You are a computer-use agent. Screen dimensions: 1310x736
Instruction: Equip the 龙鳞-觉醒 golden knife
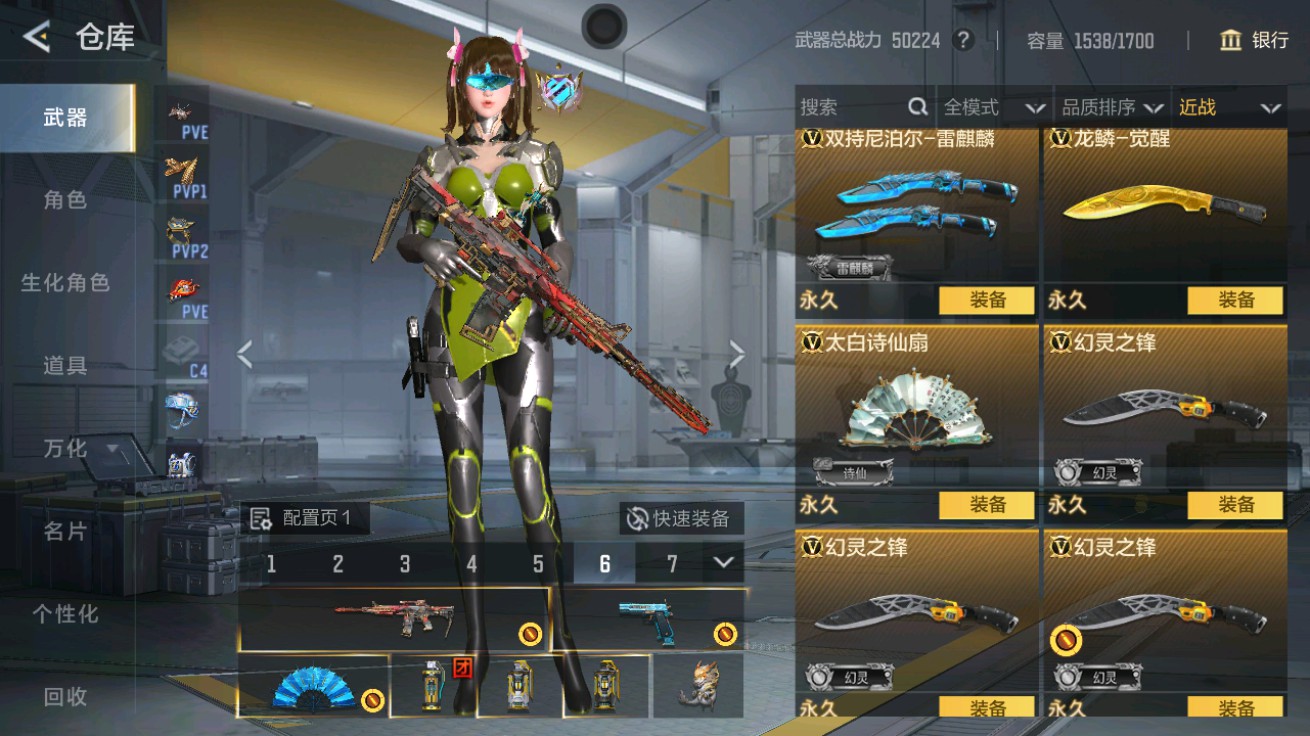click(x=1237, y=300)
